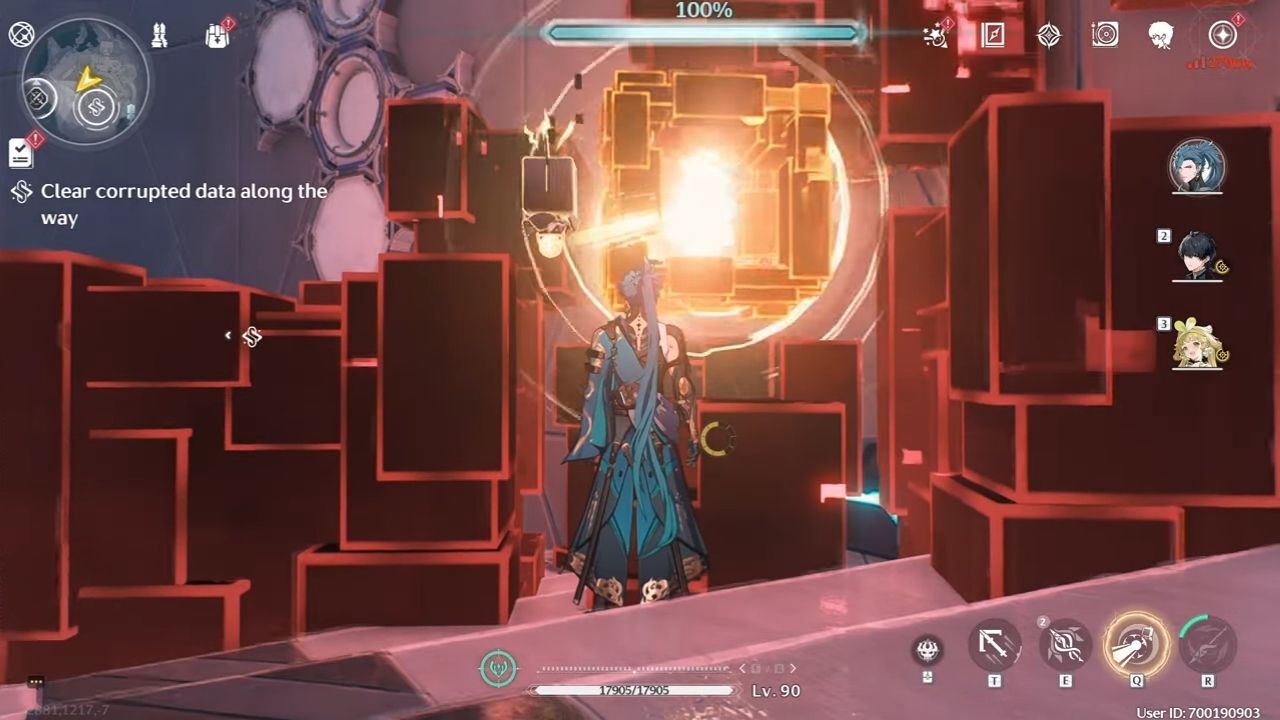Click the left arrow beside the buff bar
The image size is (1280, 720).
pos(742,668)
